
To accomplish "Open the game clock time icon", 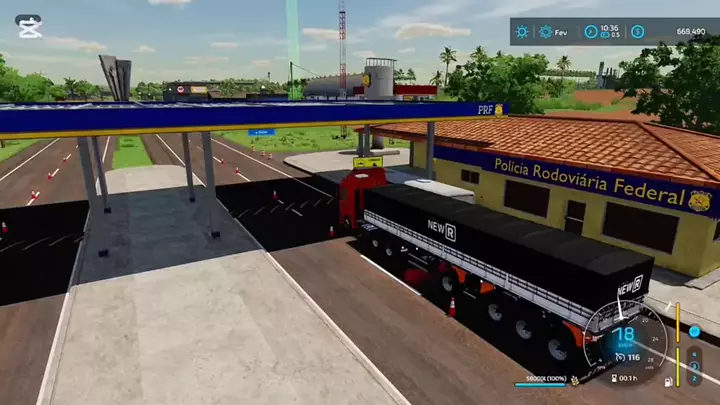I will [591, 32].
